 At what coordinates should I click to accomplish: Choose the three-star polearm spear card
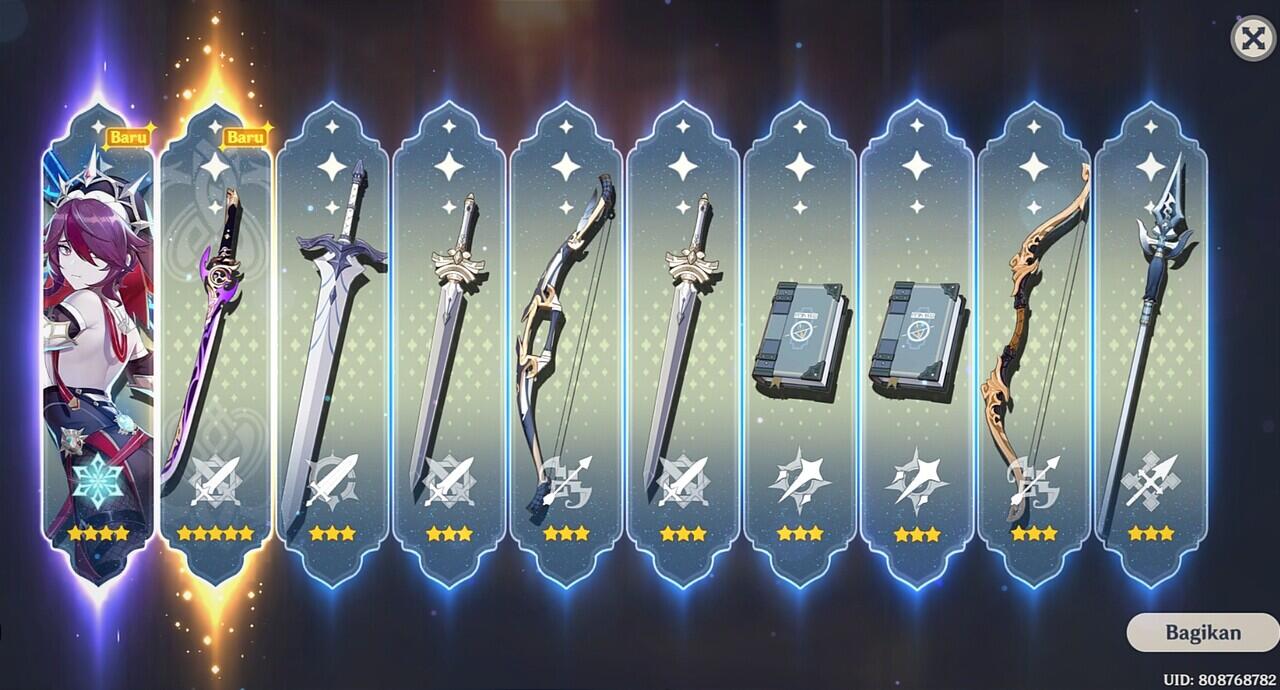pos(1150,340)
